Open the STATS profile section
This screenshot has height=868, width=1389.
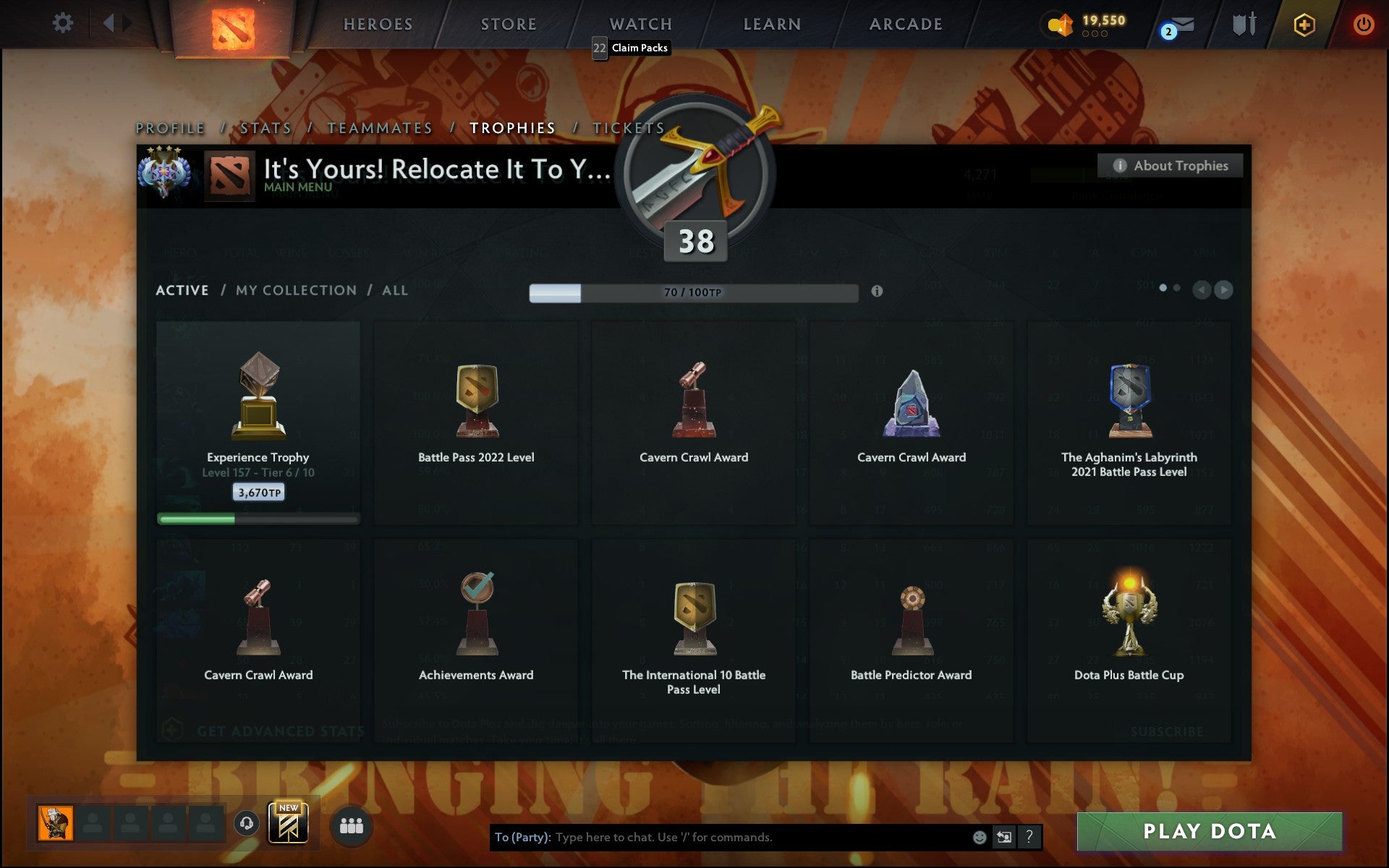pyautogui.click(x=266, y=127)
